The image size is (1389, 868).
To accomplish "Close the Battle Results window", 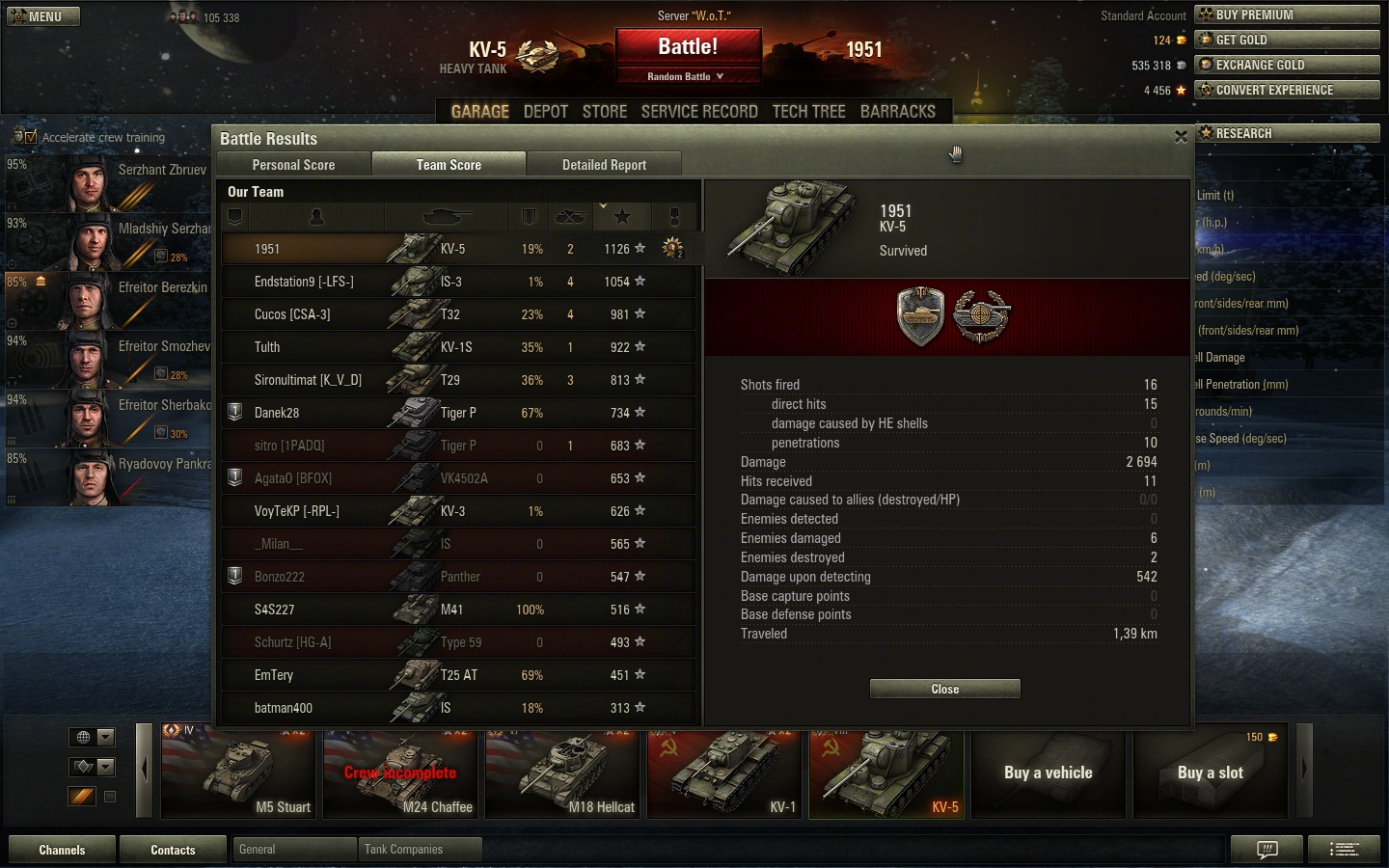I will tap(1181, 137).
